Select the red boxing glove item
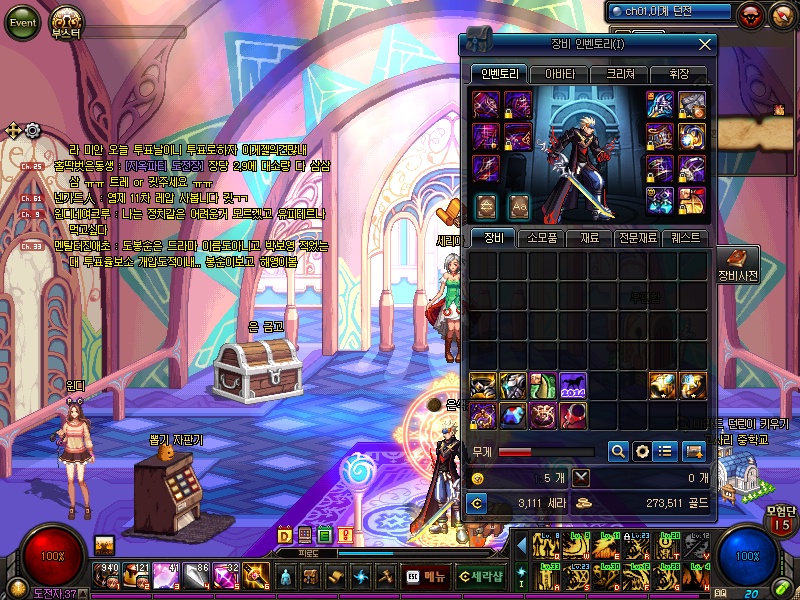This screenshot has height=600, width=800. coord(573,415)
